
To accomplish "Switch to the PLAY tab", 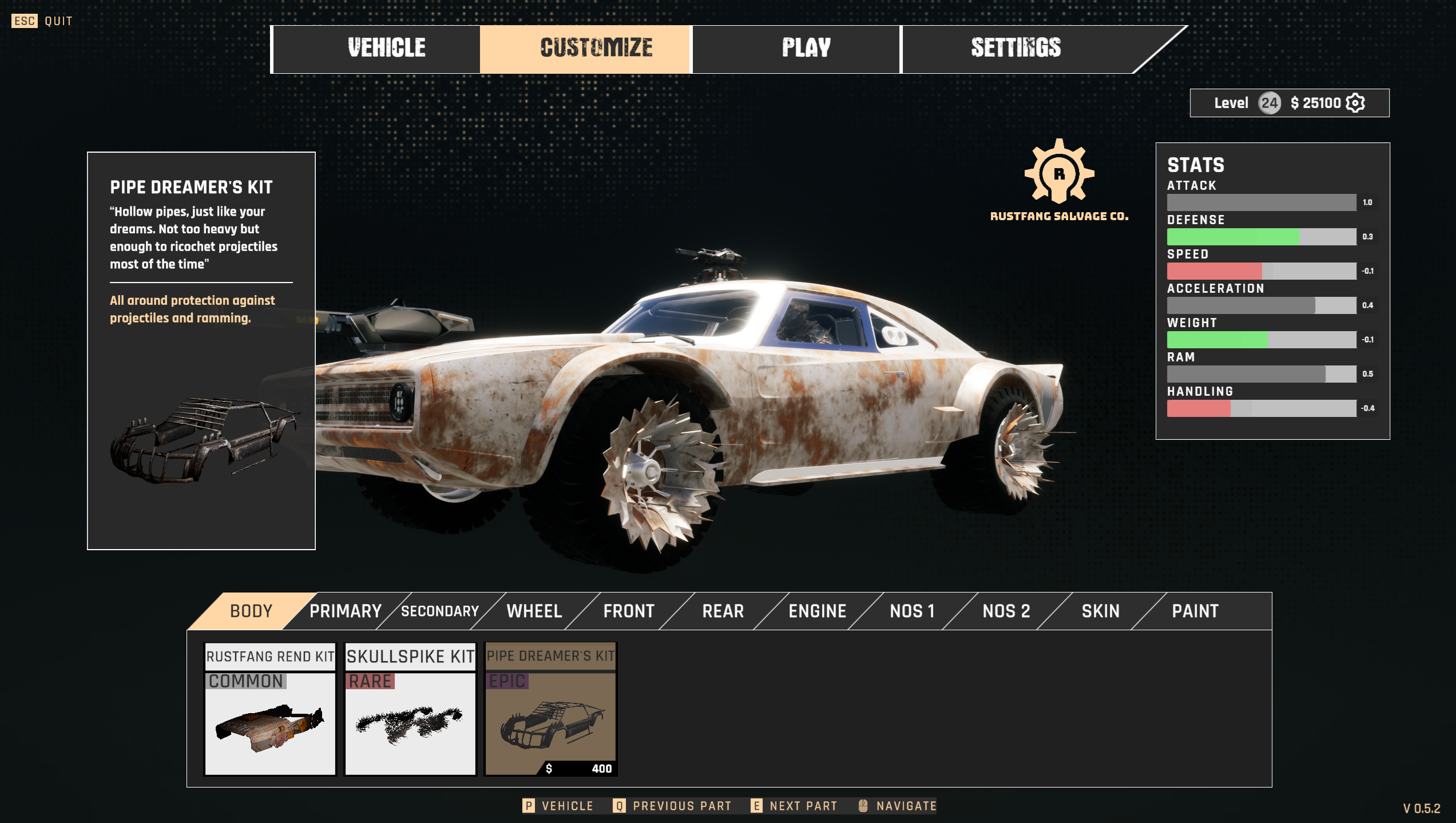I will click(x=804, y=49).
